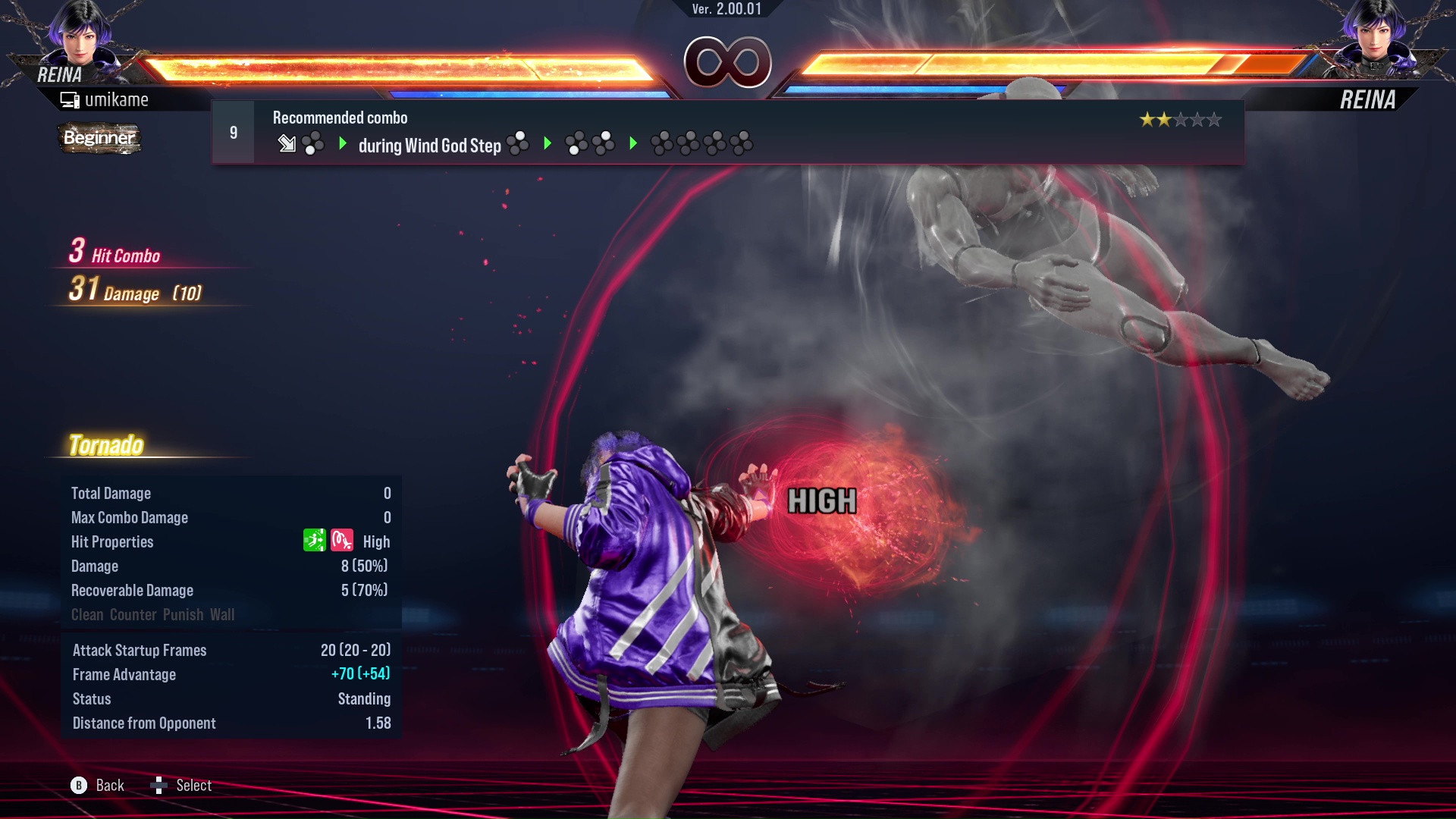Screen dimensions: 1456x819
Task: Click the monitor icon beside umikame name
Action: (69, 99)
